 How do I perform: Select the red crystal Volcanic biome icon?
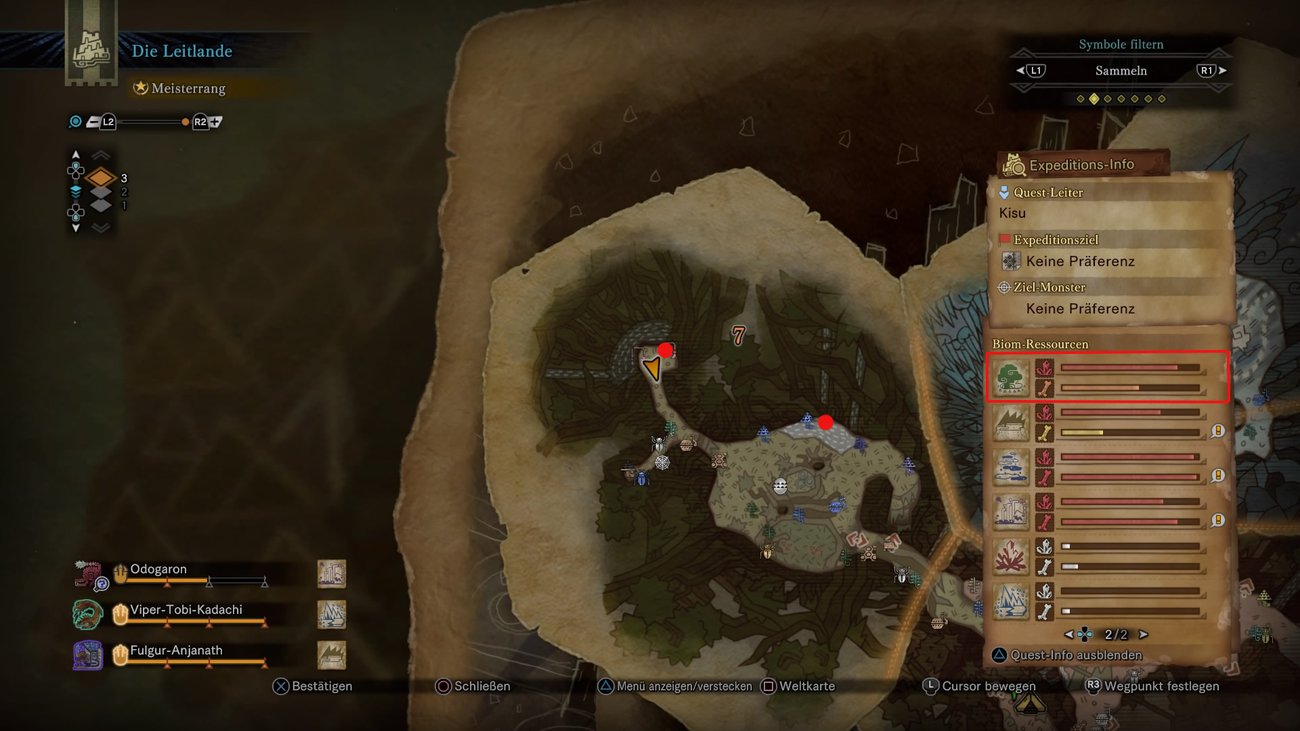[x=1010, y=555]
